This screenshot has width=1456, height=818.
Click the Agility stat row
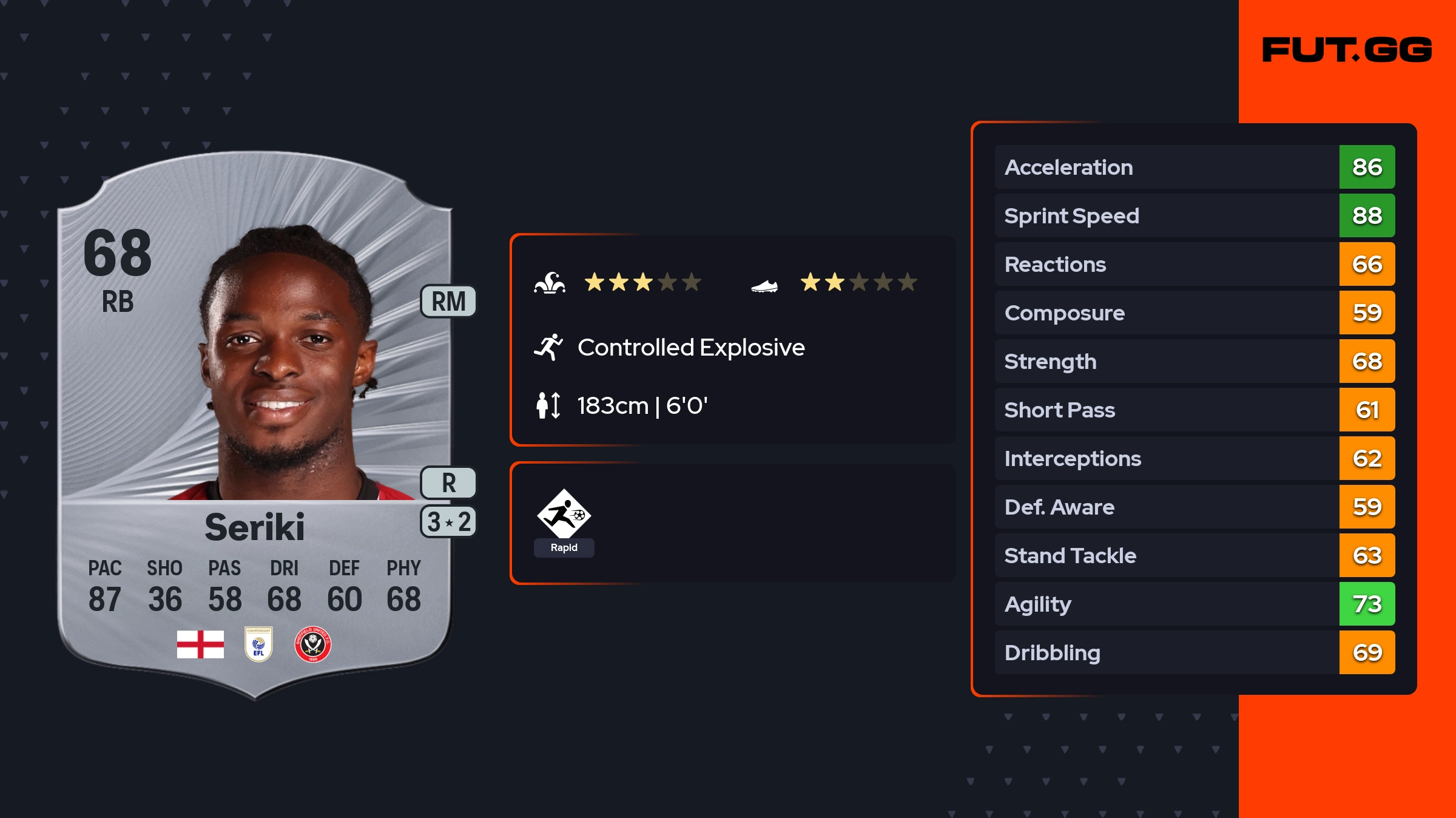pos(1195,604)
